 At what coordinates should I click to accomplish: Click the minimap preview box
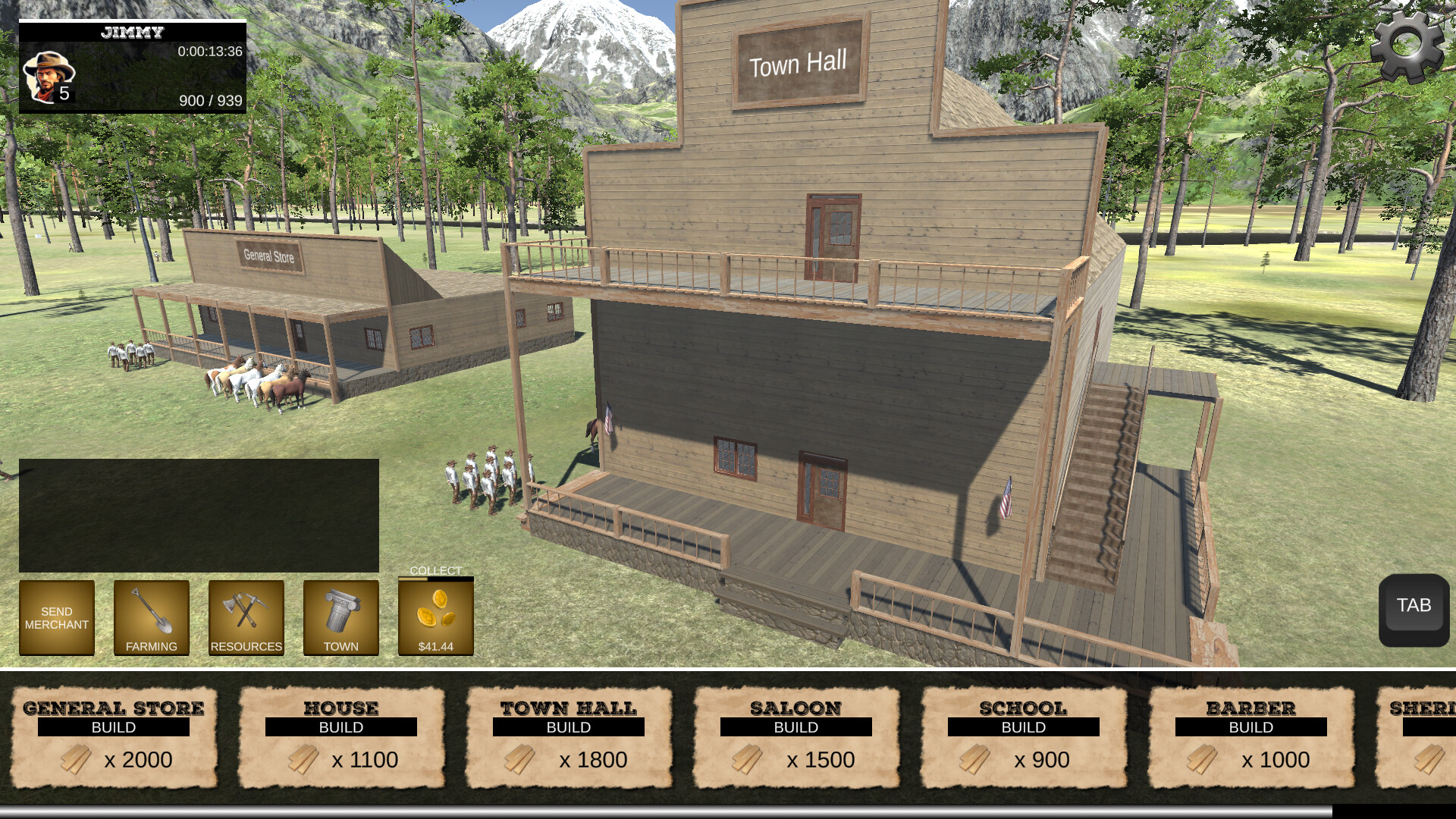coord(199,514)
